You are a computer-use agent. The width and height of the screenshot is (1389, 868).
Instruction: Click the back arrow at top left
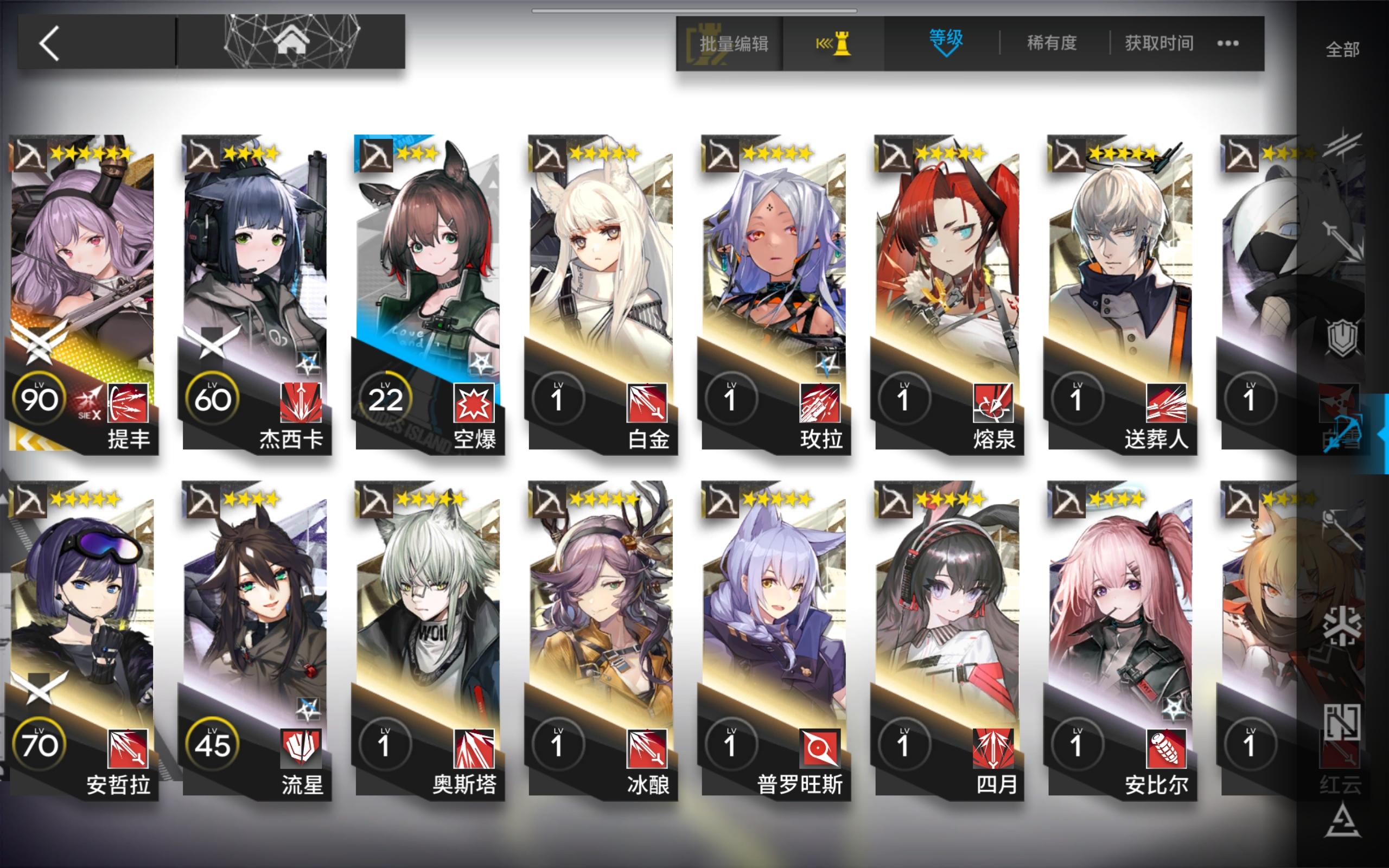tap(50, 42)
